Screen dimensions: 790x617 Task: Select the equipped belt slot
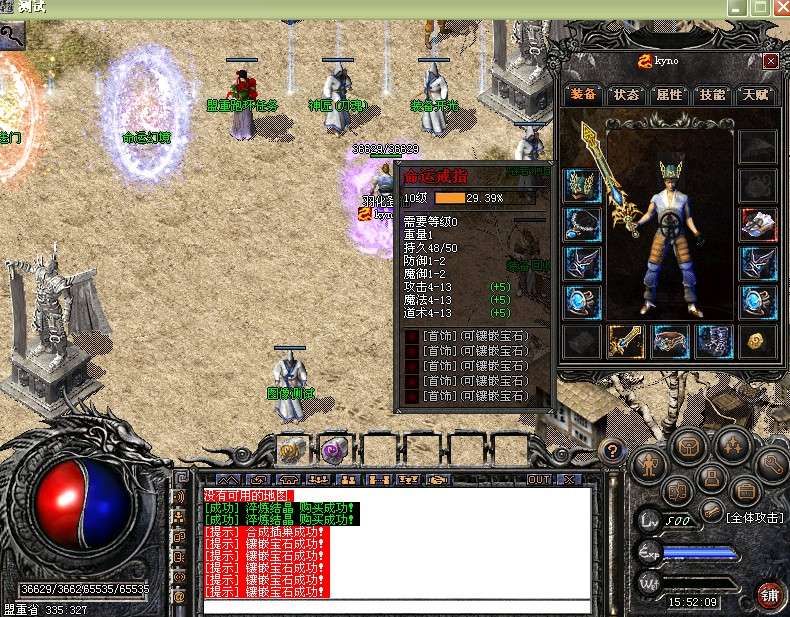click(x=670, y=342)
